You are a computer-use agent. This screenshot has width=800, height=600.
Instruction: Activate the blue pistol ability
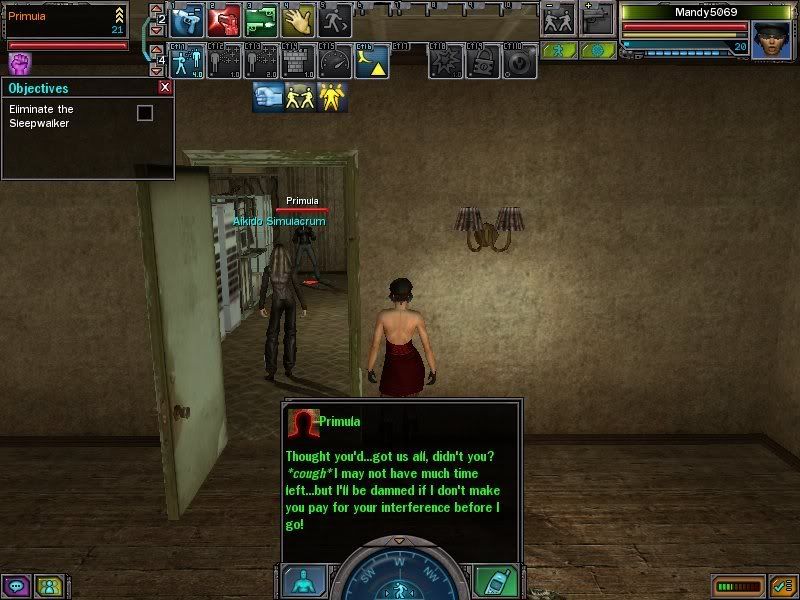click(x=186, y=21)
